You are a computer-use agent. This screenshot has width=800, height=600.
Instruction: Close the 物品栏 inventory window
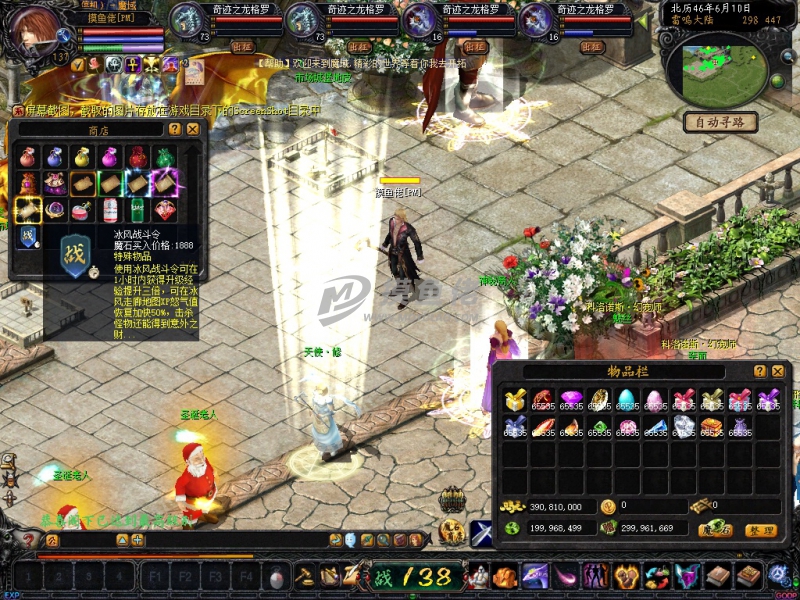[x=777, y=371]
